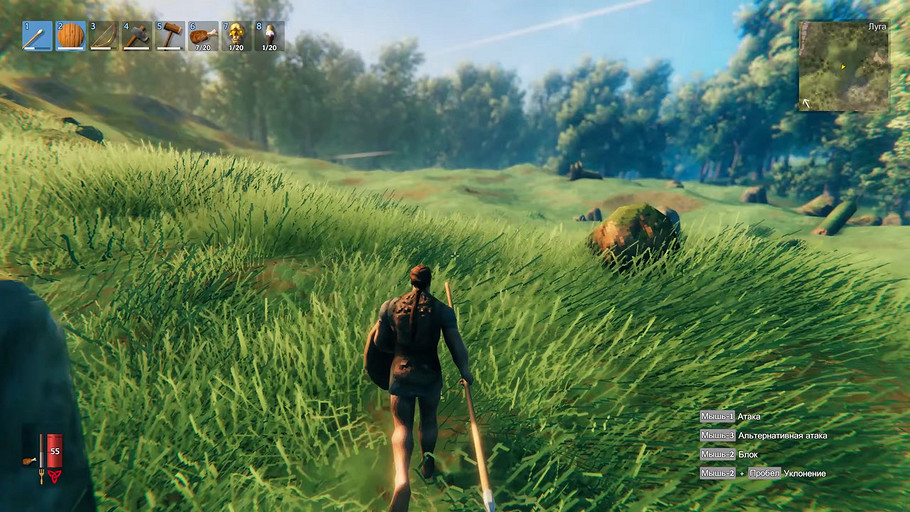
Task: Choose the bow in hotbar slot 3
Action: (x=104, y=36)
